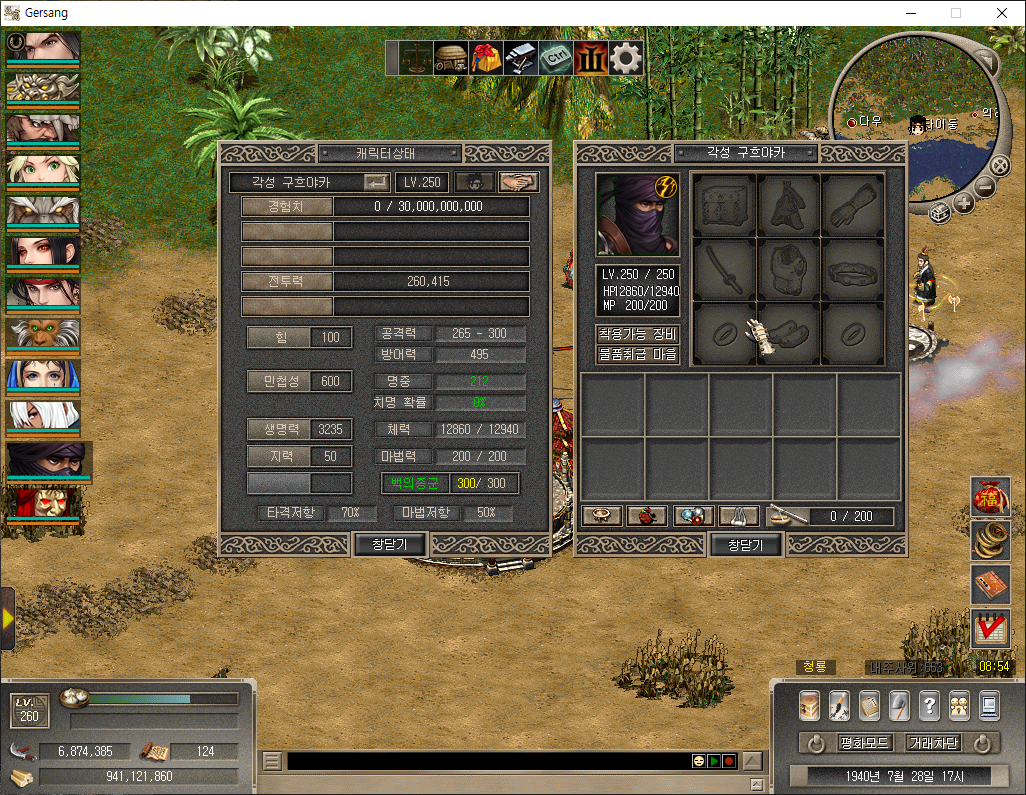Open the balance scales trade icon
This screenshot has width=1026, height=795.
[x=412, y=58]
